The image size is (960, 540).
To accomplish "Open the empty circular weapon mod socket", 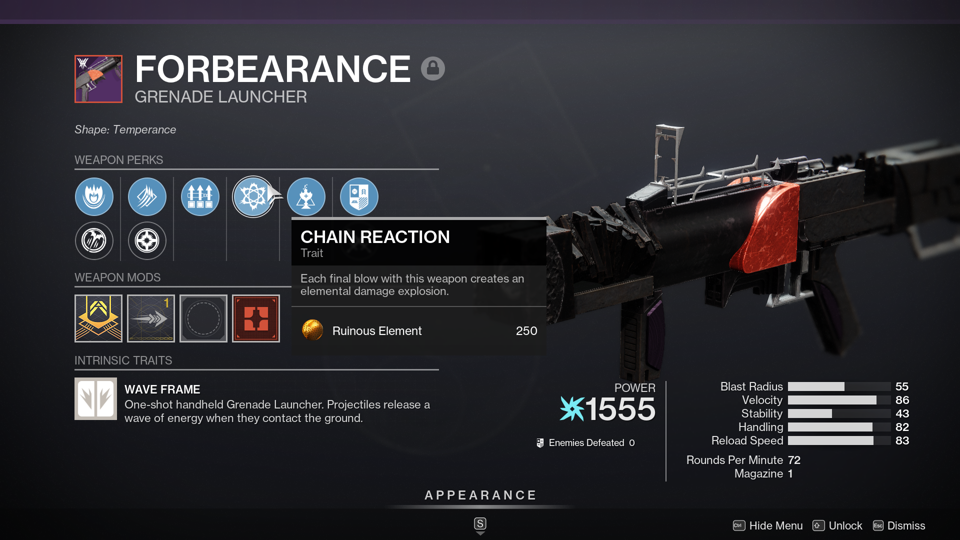I will [x=203, y=318].
